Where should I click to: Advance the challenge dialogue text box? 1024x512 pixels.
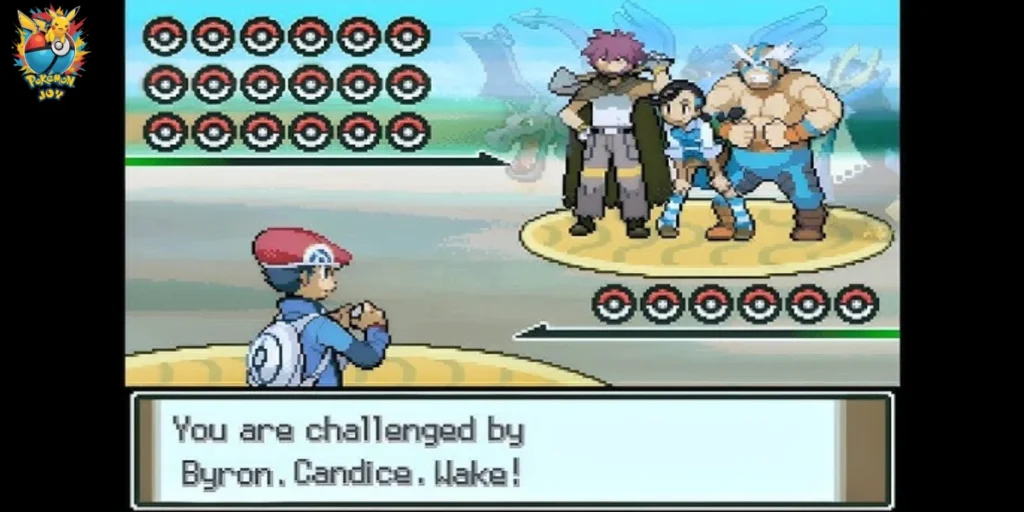(x=512, y=449)
